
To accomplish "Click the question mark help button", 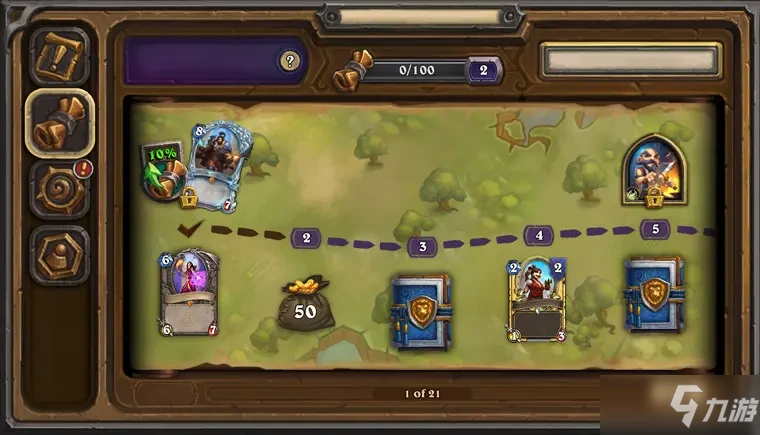I will click(x=290, y=61).
